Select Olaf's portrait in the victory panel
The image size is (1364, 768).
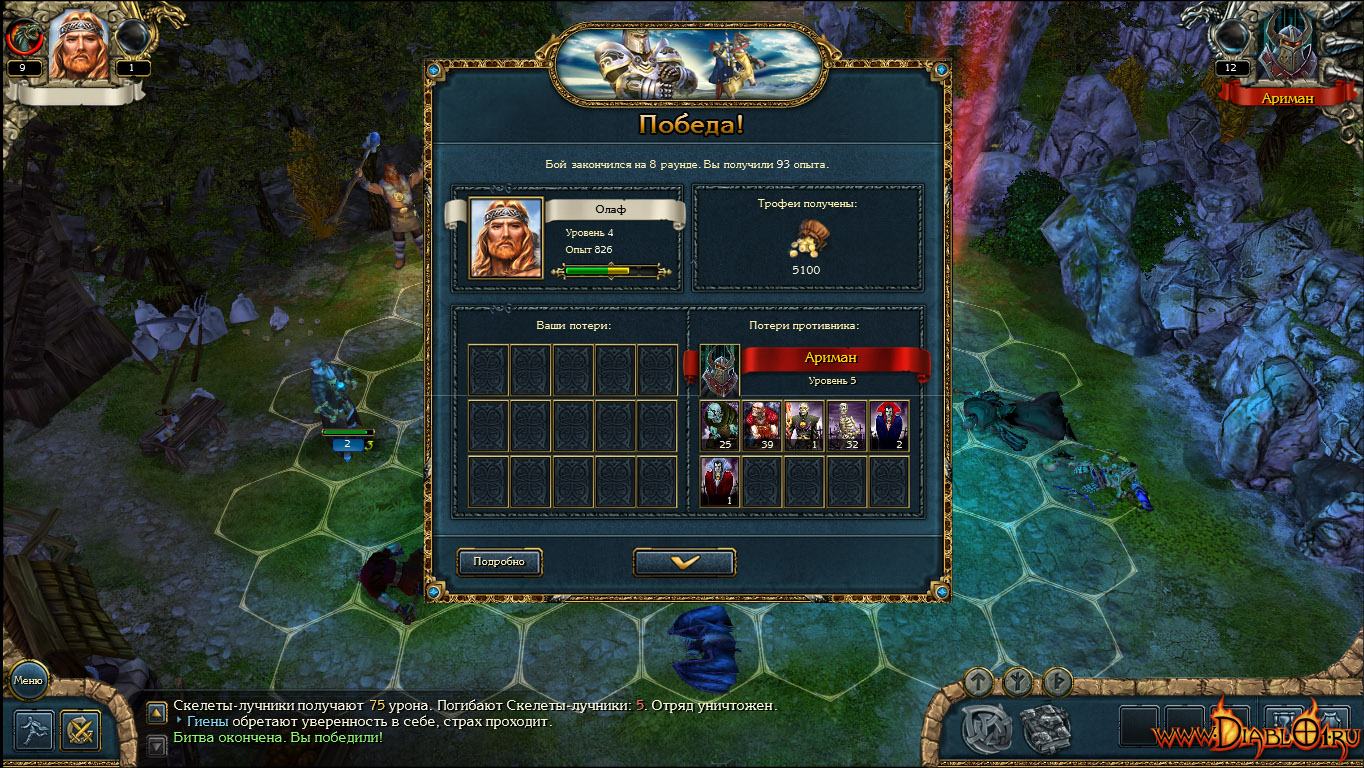point(506,237)
